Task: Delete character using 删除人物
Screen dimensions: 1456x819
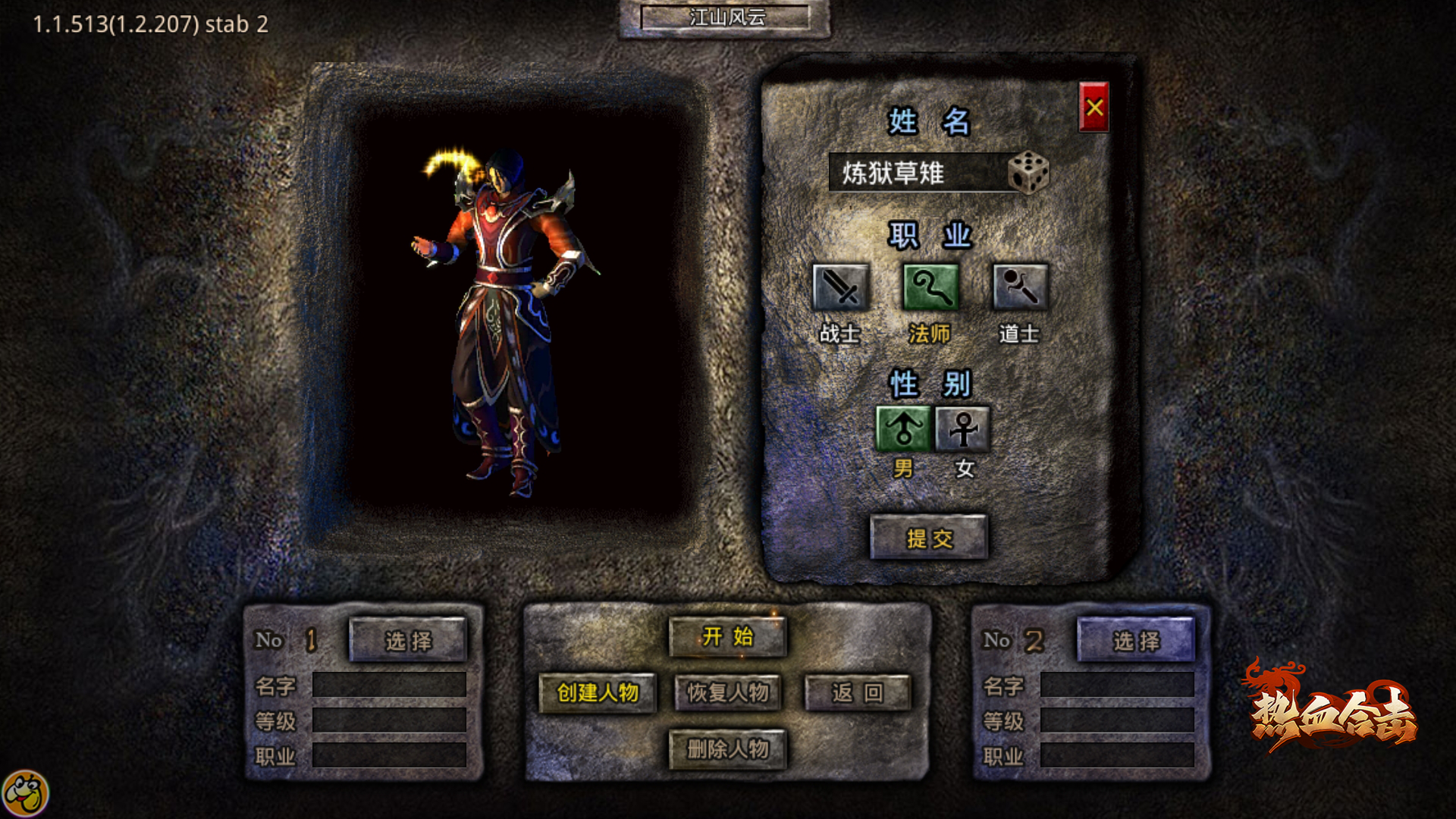Action: pos(727,749)
